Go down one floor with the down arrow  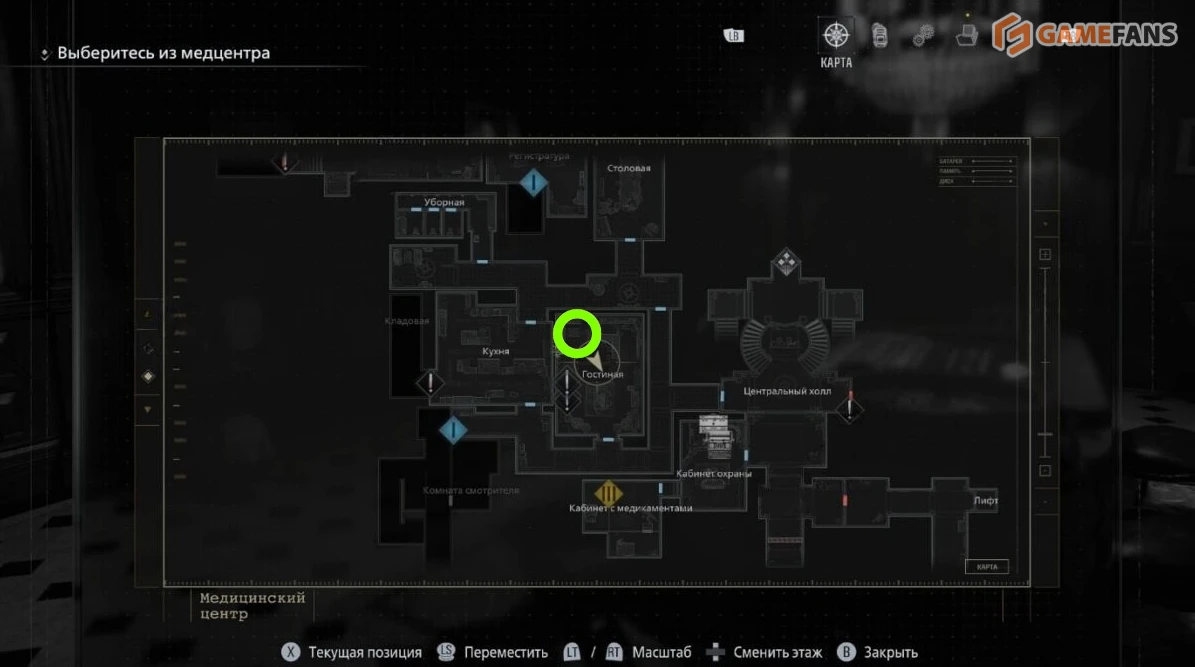pos(148,409)
